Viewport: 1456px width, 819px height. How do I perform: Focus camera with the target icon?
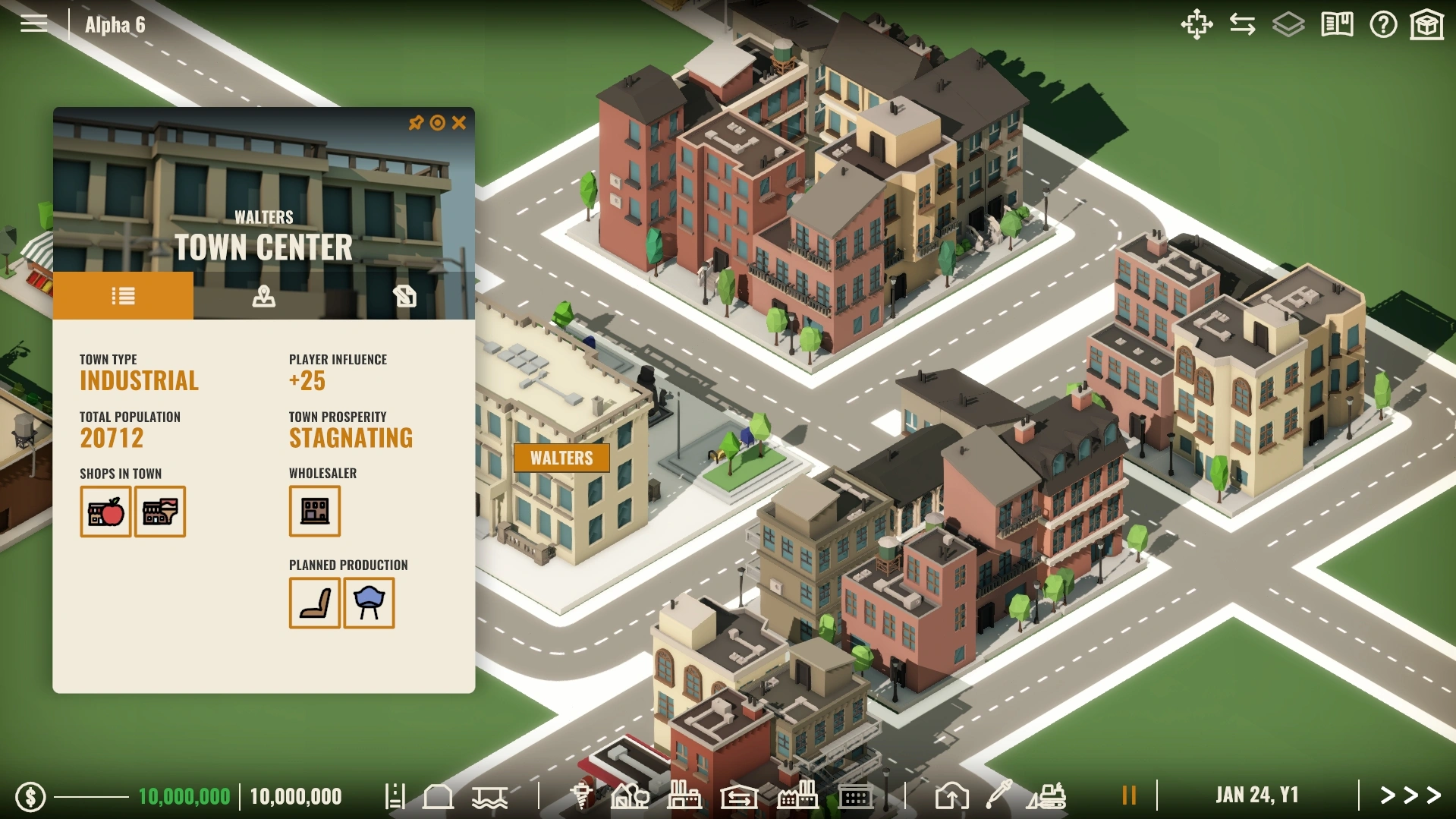point(438,123)
